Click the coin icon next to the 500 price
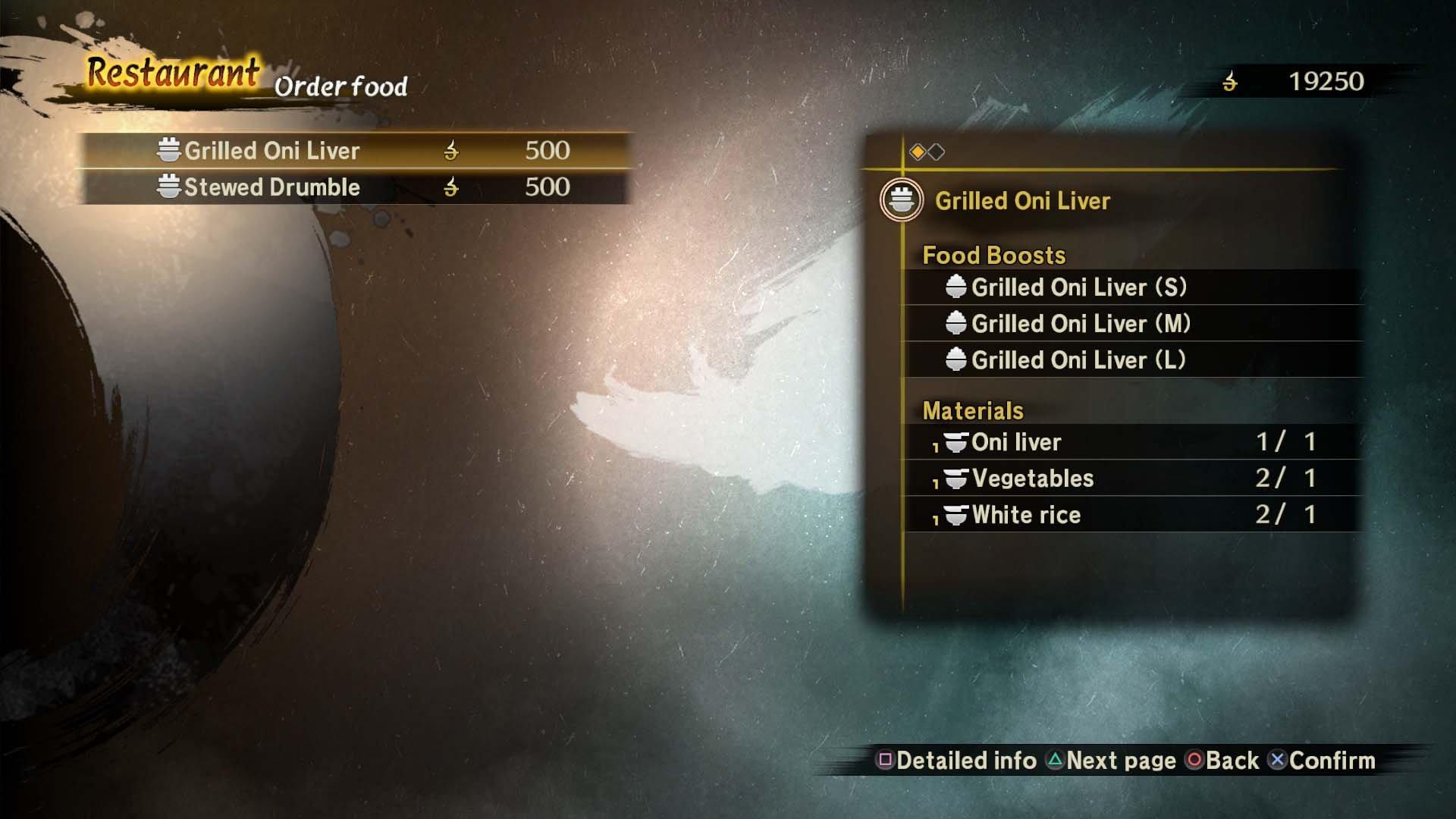 point(453,150)
